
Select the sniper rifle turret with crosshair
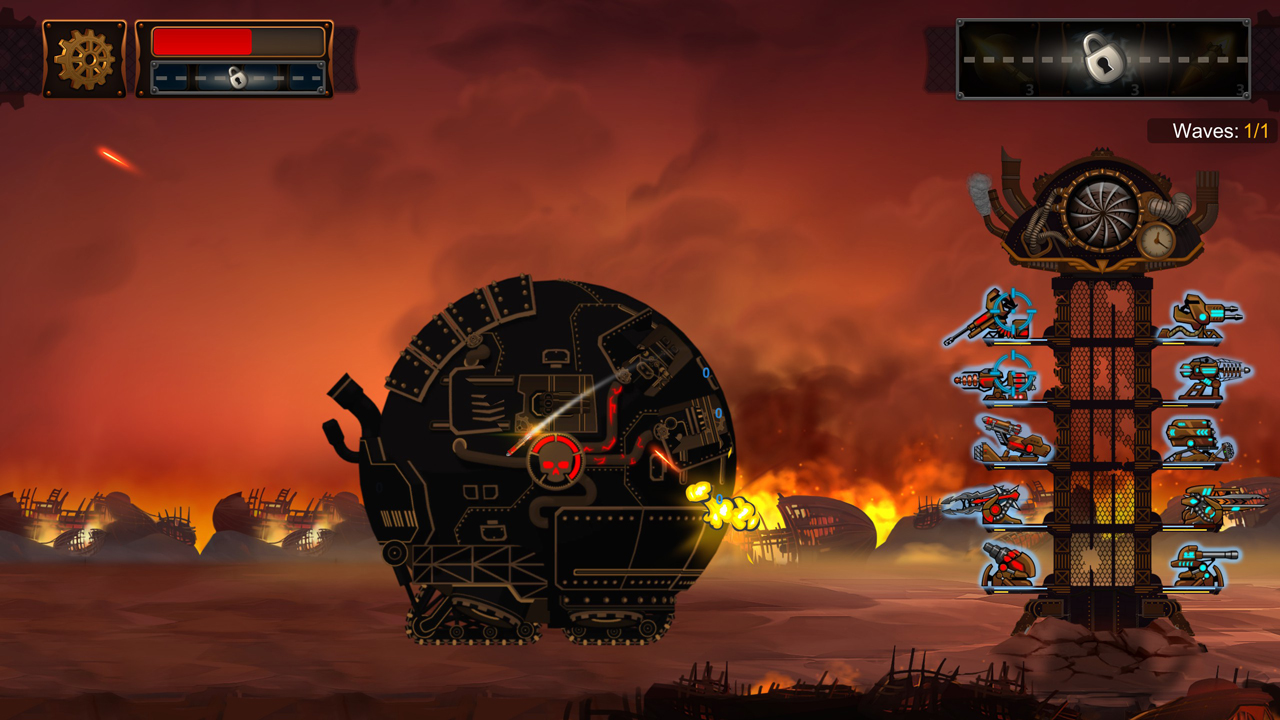992,317
